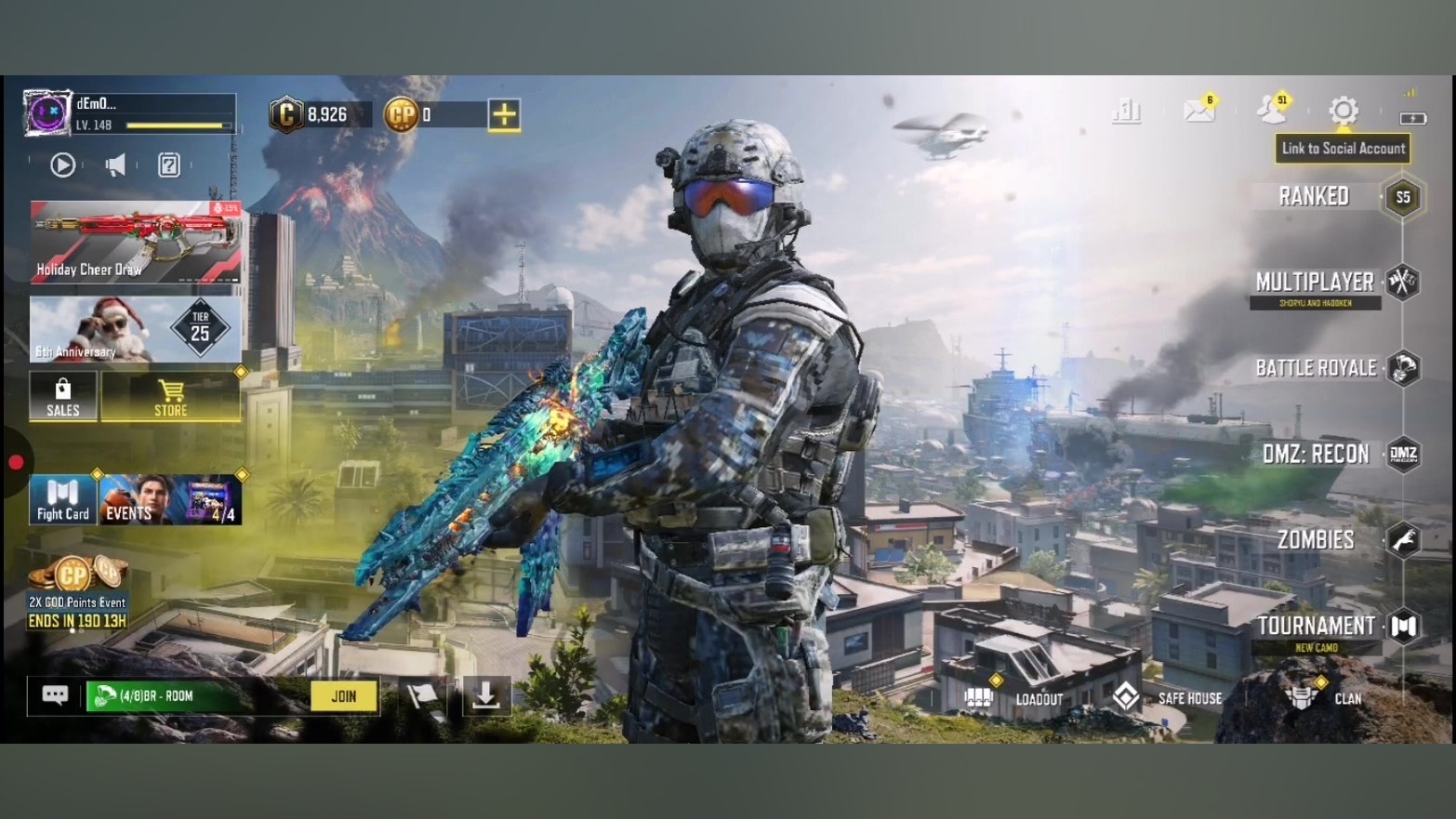Click the yellow Join room button
This screenshot has height=819, width=1456.
[344, 696]
